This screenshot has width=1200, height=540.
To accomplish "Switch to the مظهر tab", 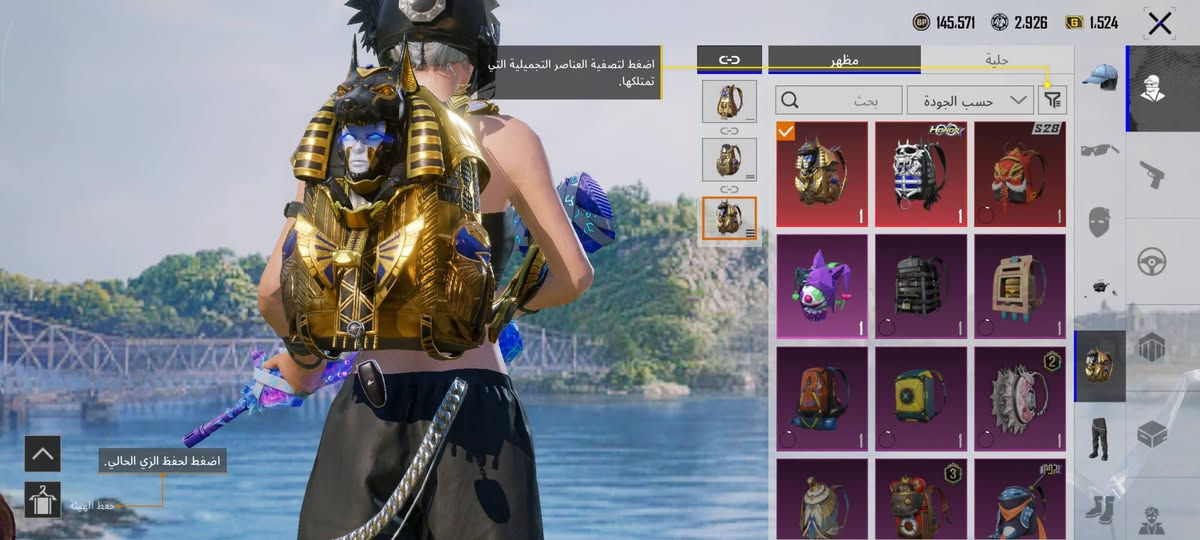I will tap(844, 60).
